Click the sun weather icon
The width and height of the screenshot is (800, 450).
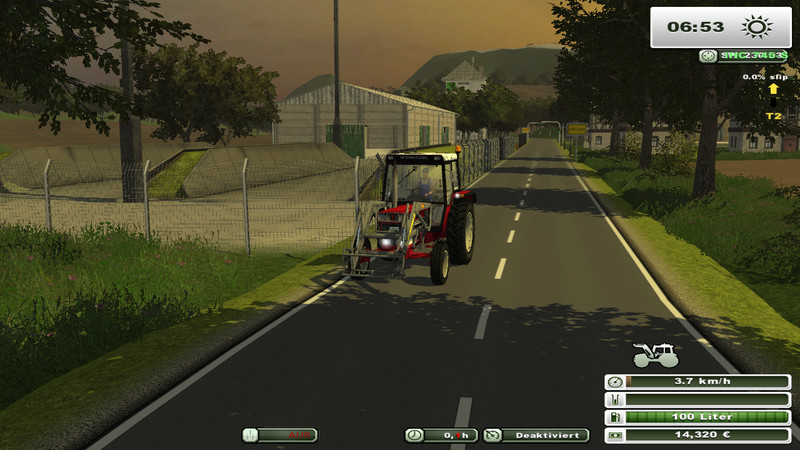tap(752, 27)
